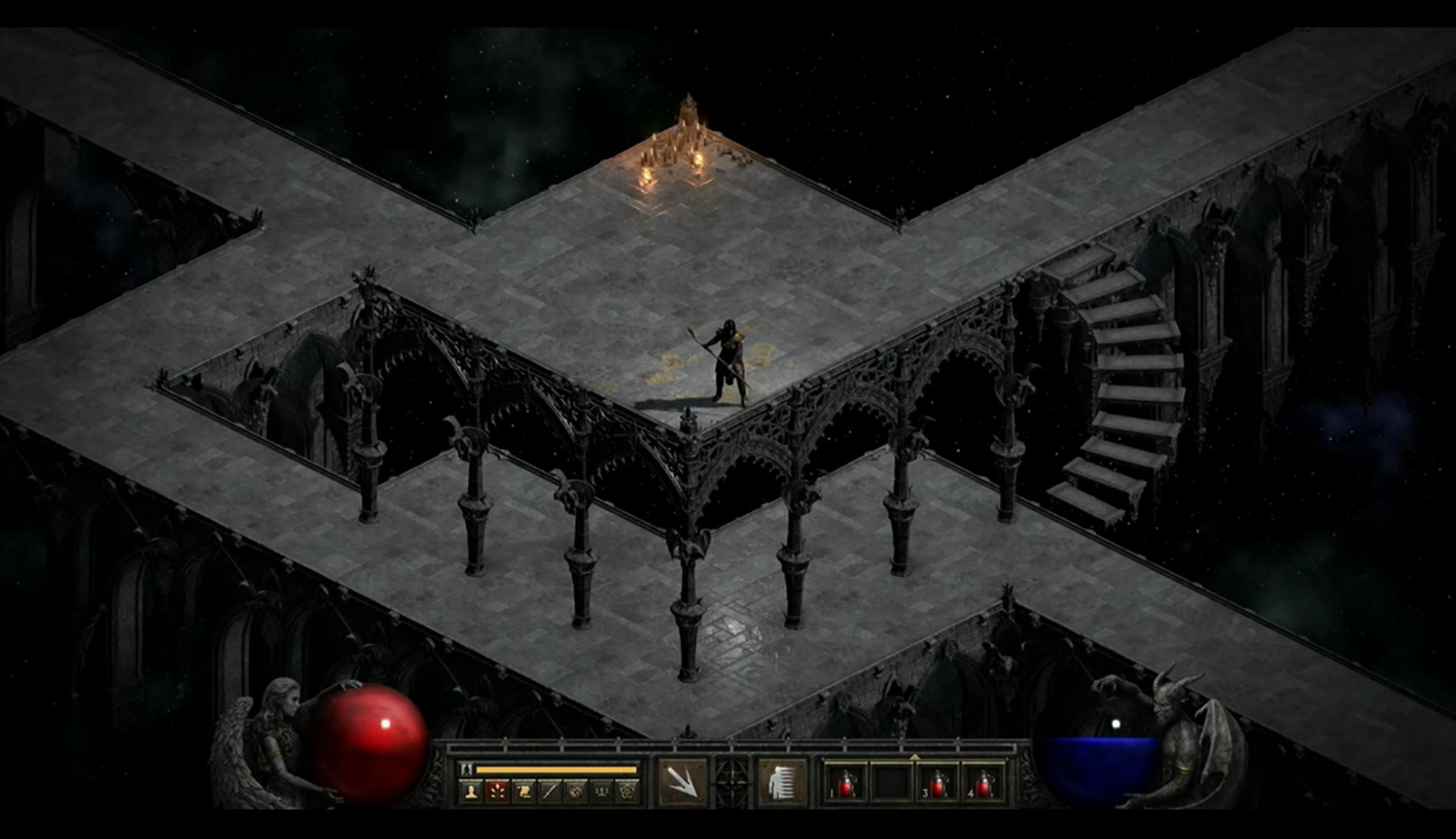Screen dimensions: 1456x839
Task: Select the left arrow attack skill
Action: point(682,783)
